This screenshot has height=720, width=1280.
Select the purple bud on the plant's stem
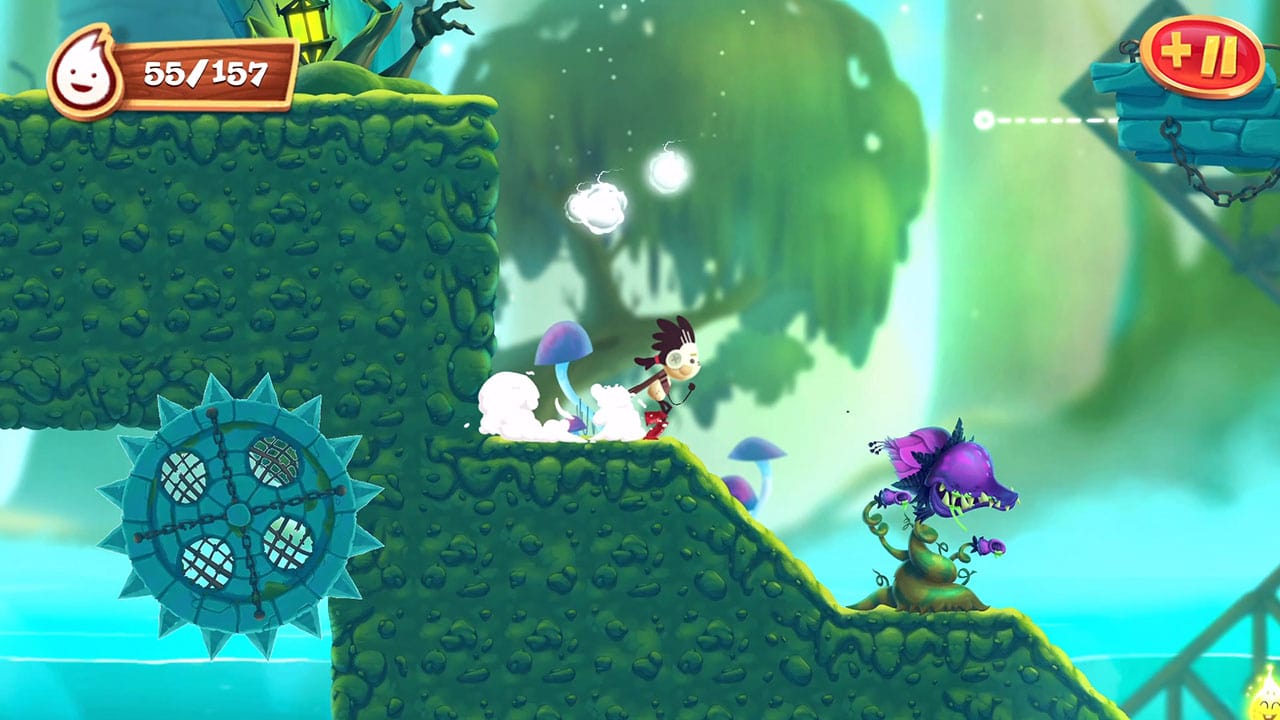click(x=895, y=497)
